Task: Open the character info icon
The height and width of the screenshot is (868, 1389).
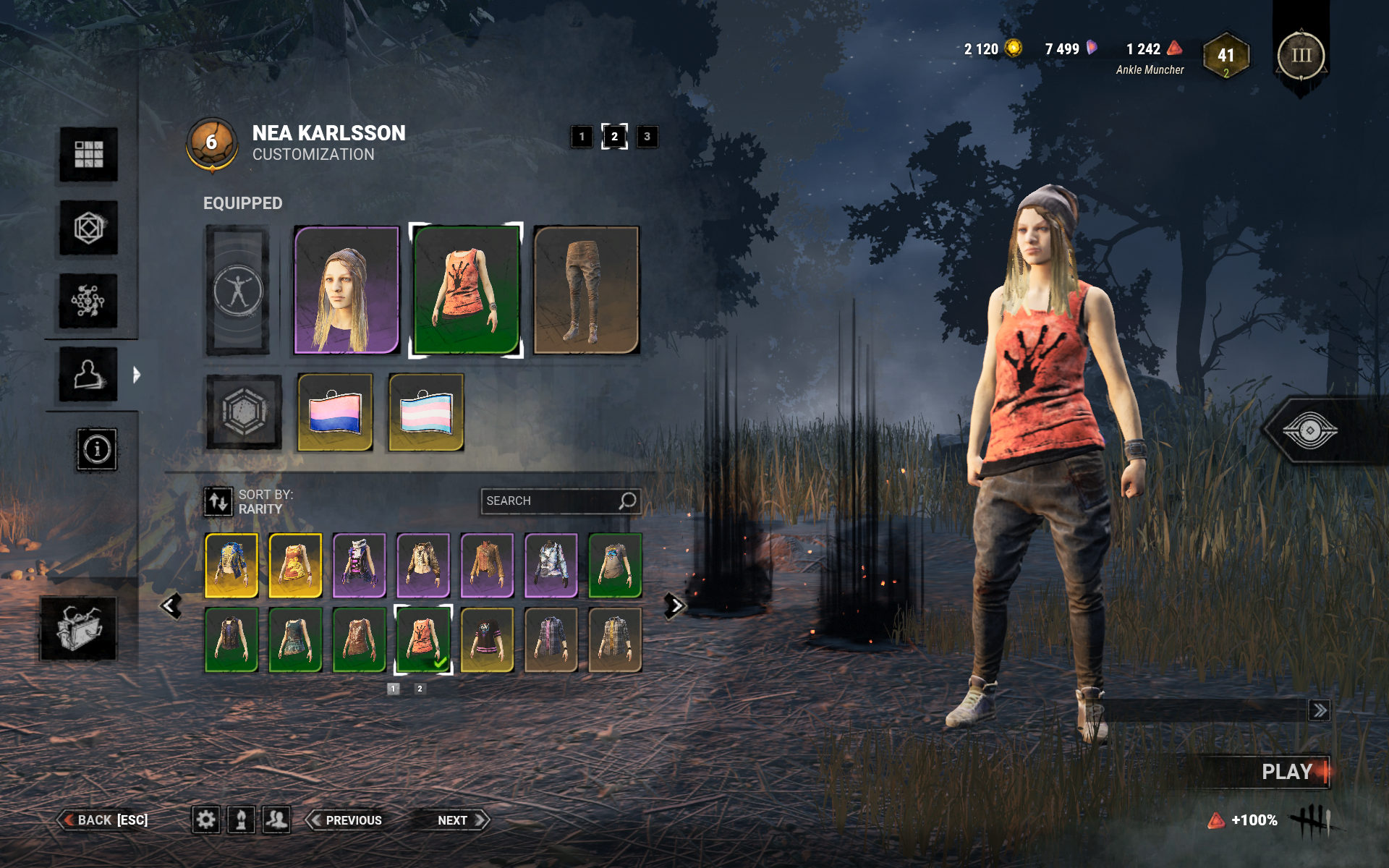Action: point(96,449)
